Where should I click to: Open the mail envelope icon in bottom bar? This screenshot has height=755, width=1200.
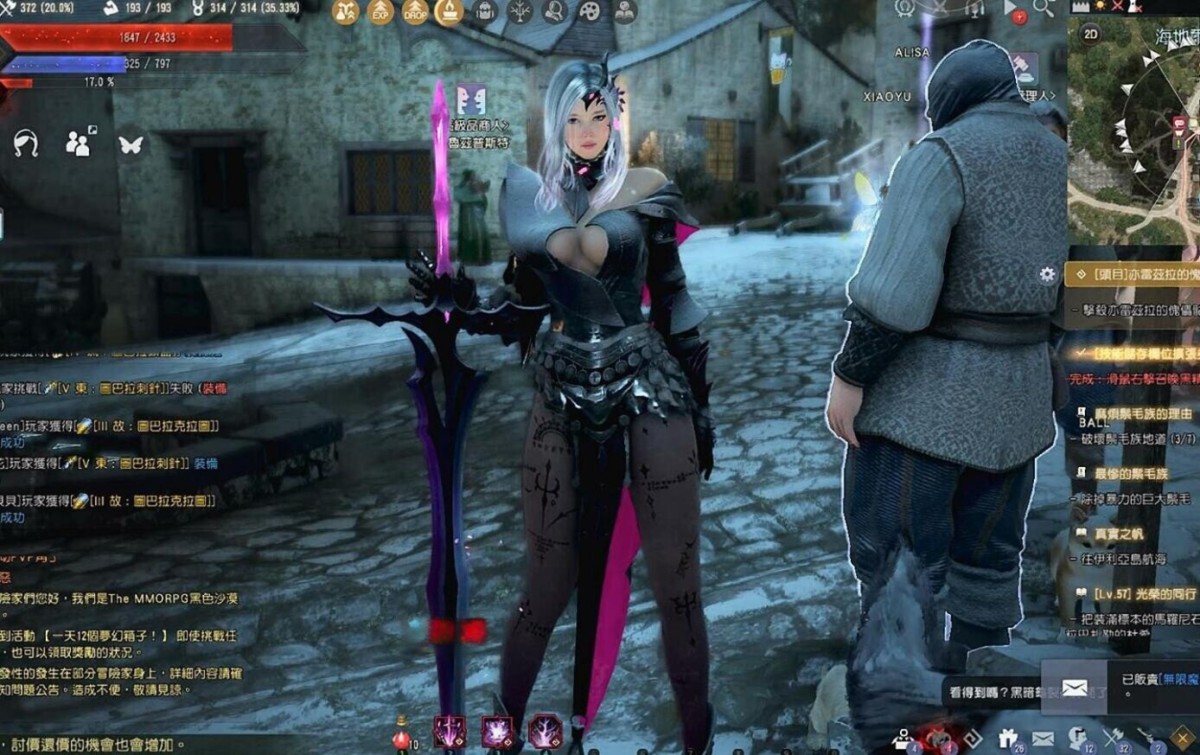1043,739
